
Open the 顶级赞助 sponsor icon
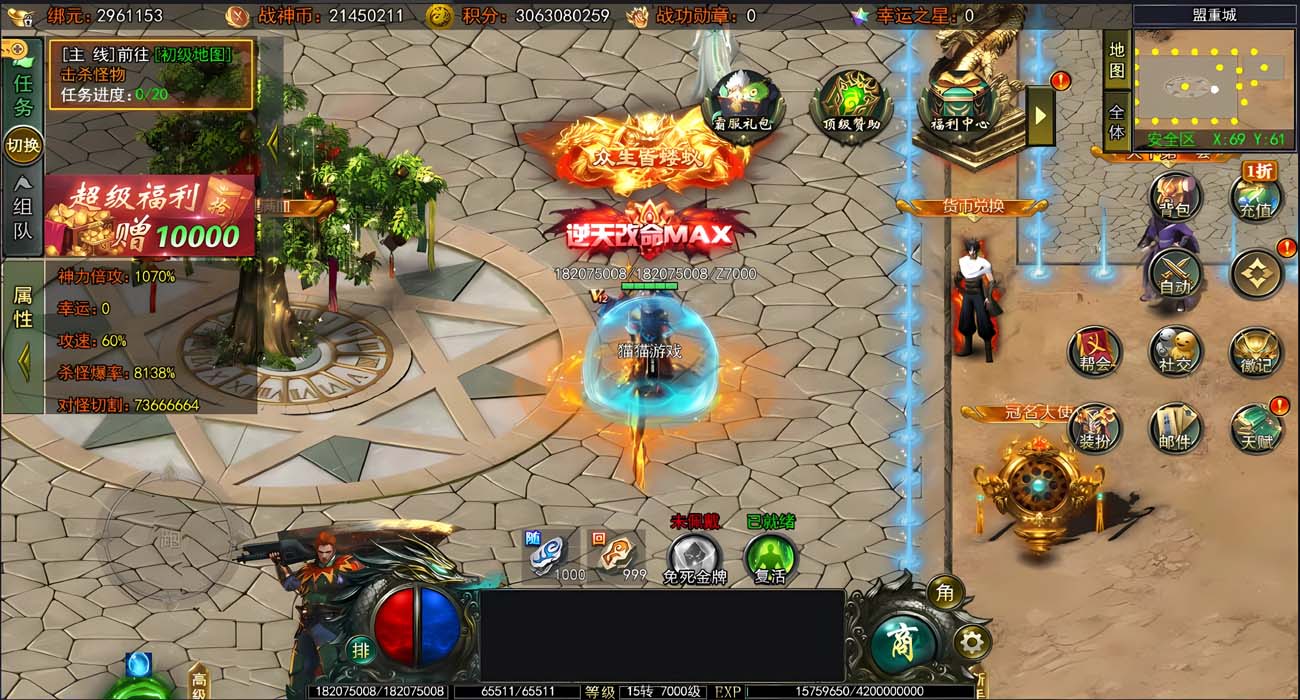click(x=851, y=103)
